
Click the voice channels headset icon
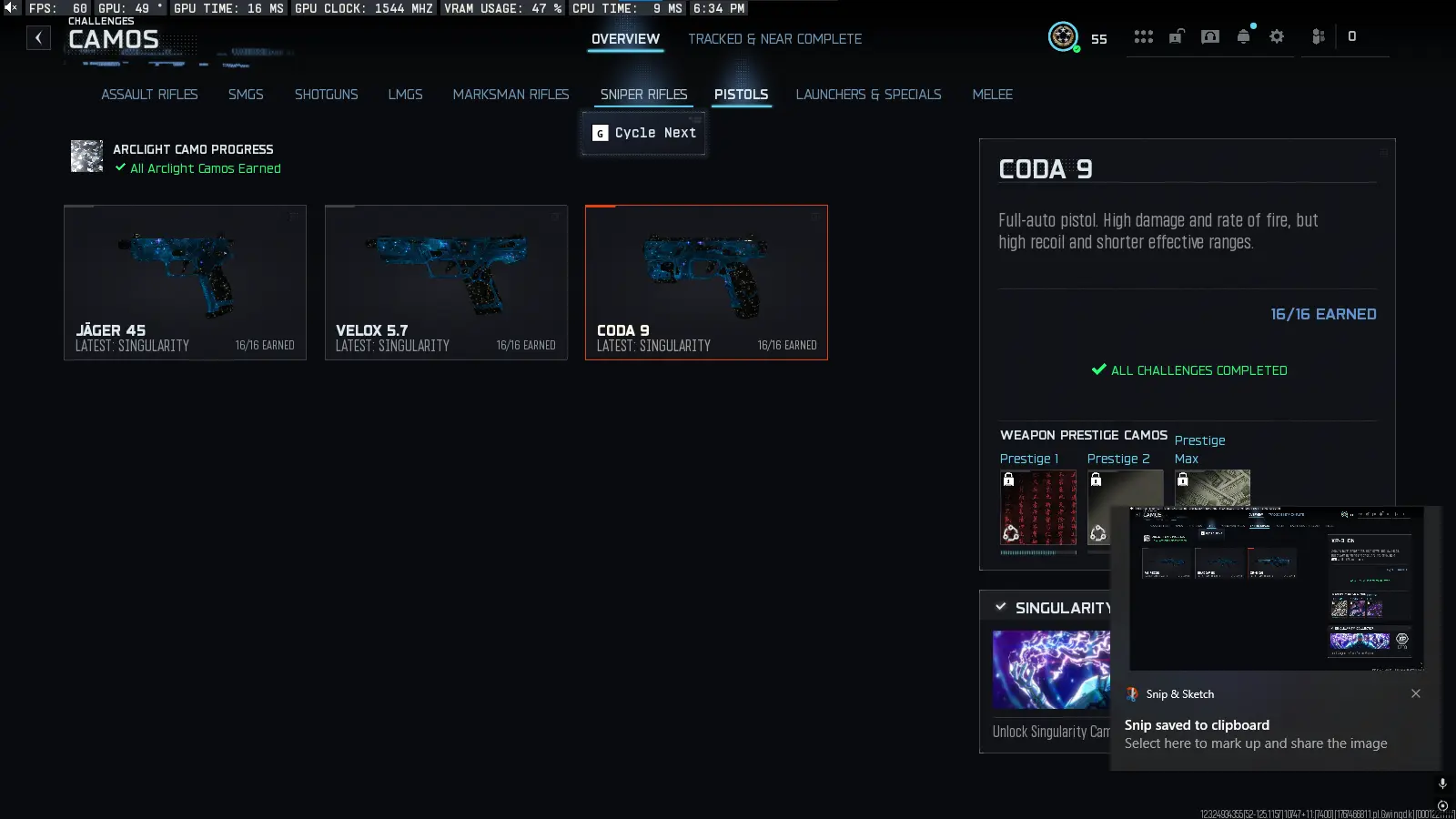point(1210,37)
